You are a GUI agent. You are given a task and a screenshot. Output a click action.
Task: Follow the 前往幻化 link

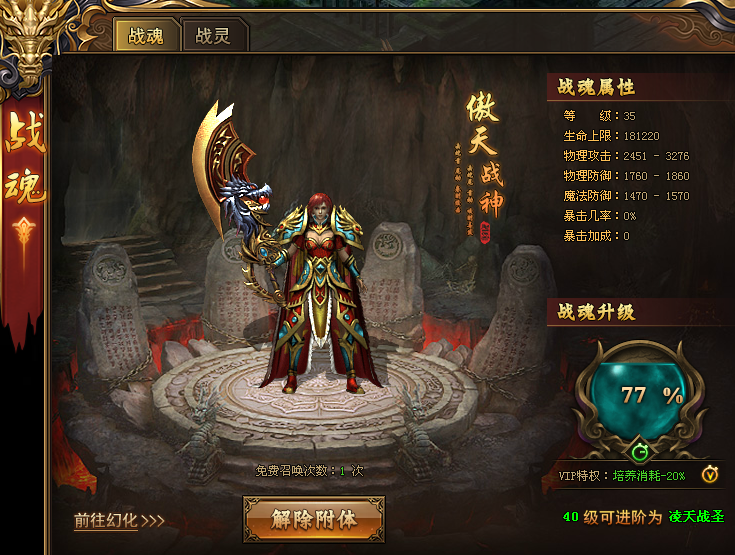tap(118, 520)
